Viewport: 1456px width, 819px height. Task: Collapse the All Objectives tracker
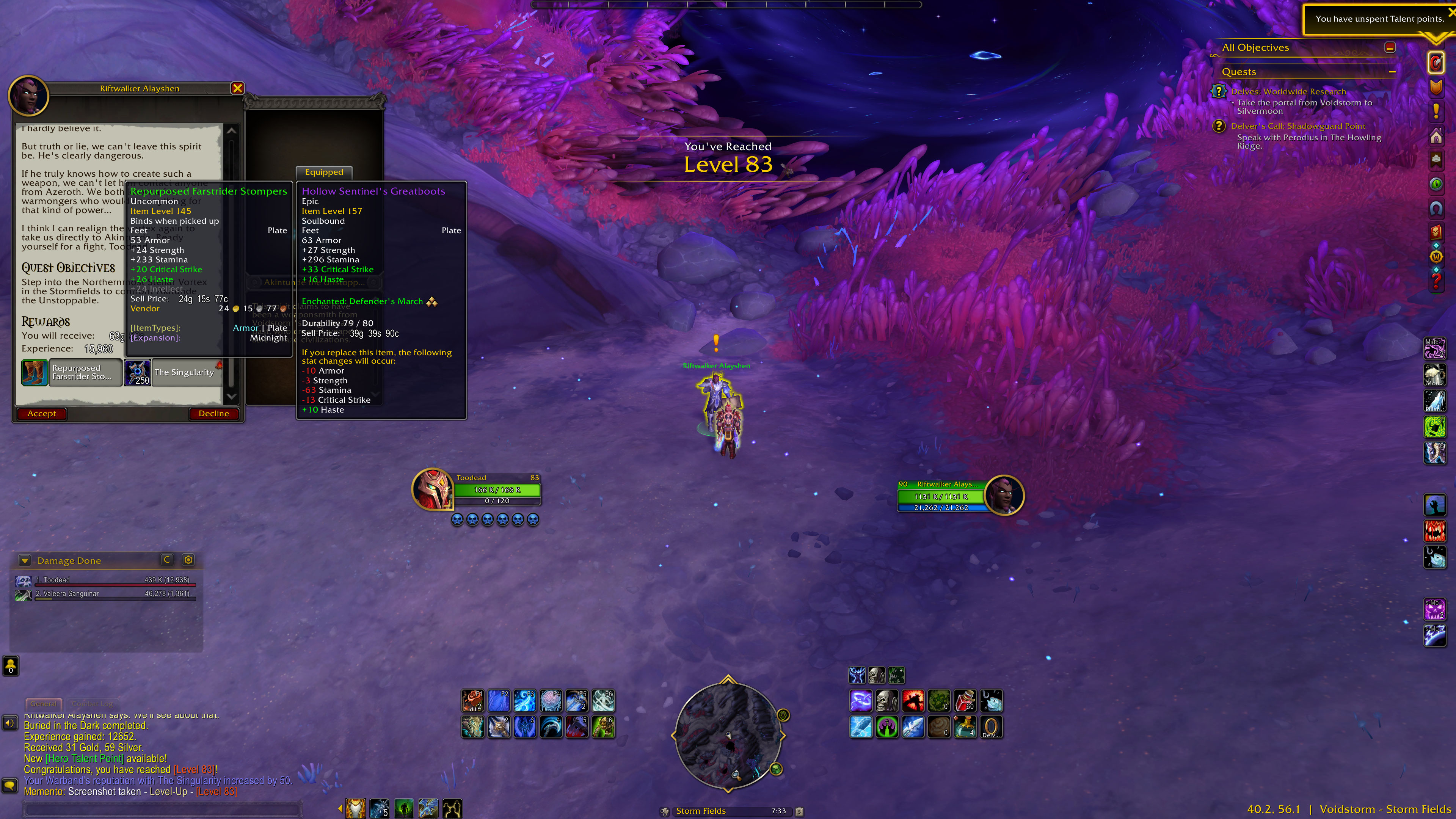1390,47
